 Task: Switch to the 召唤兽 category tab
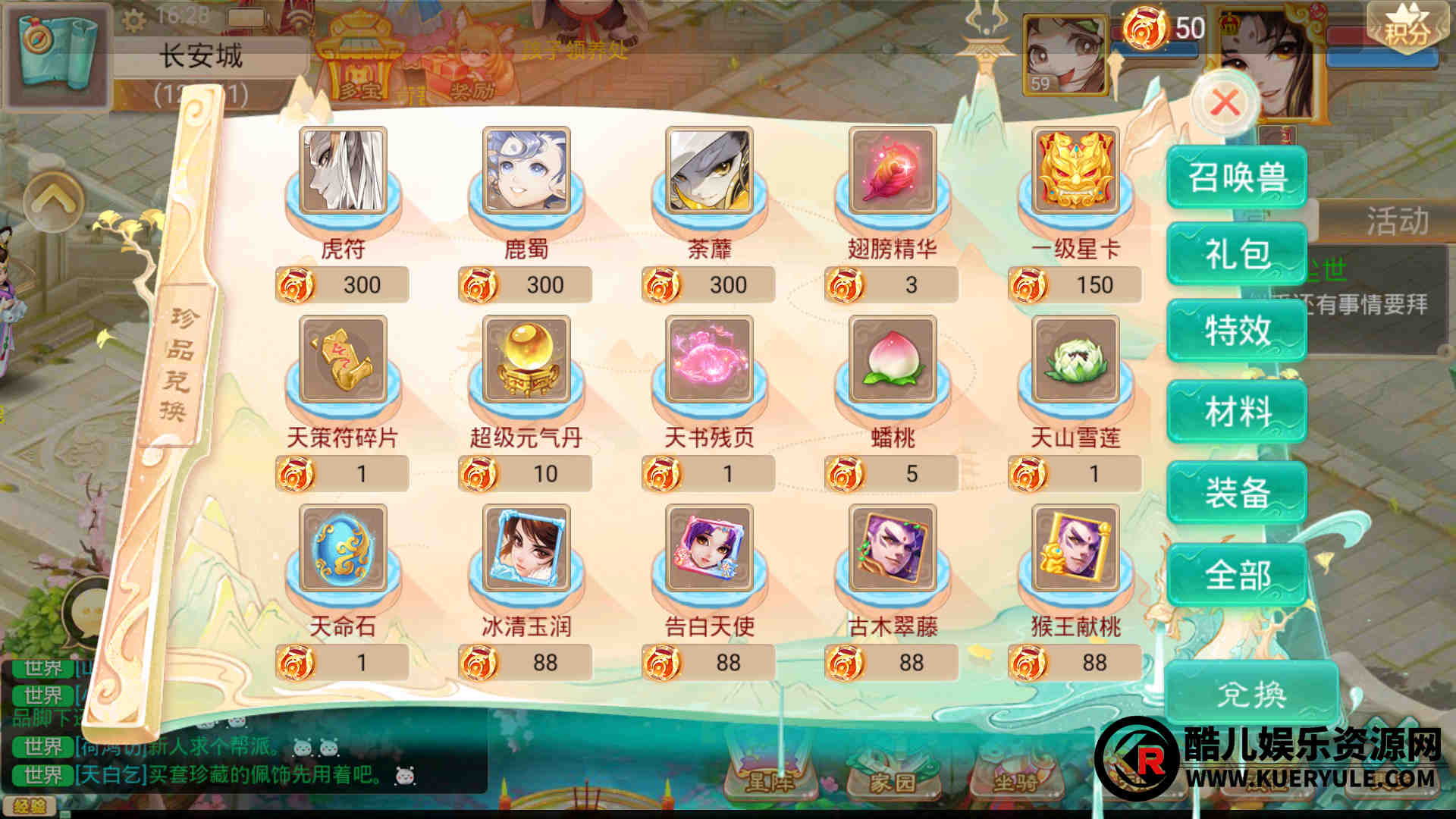pyautogui.click(x=1236, y=177)
